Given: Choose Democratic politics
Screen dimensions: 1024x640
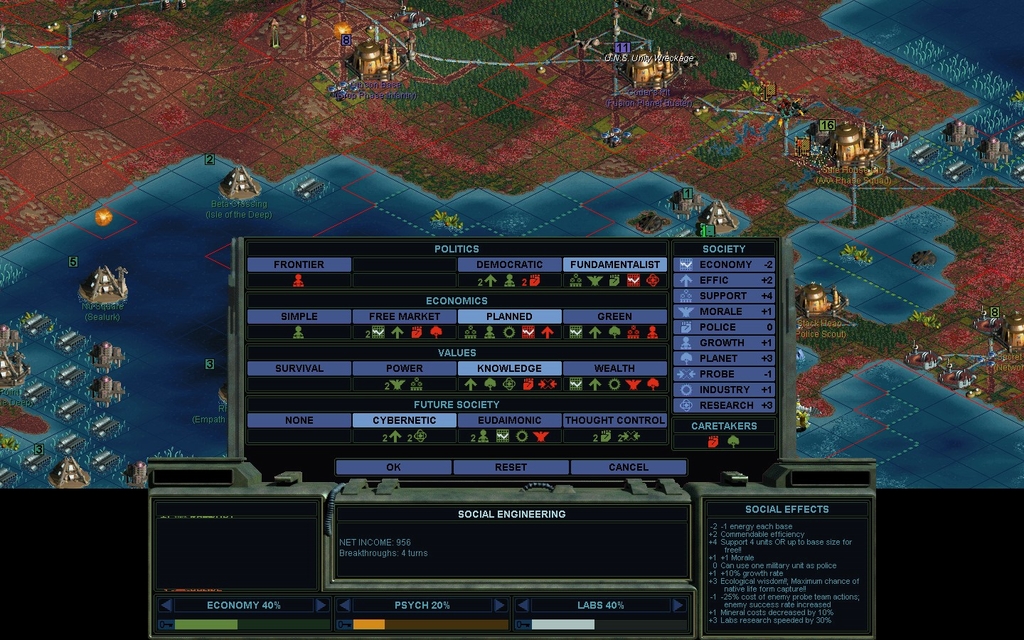Looking at the screenshot, I should [509, 265].
